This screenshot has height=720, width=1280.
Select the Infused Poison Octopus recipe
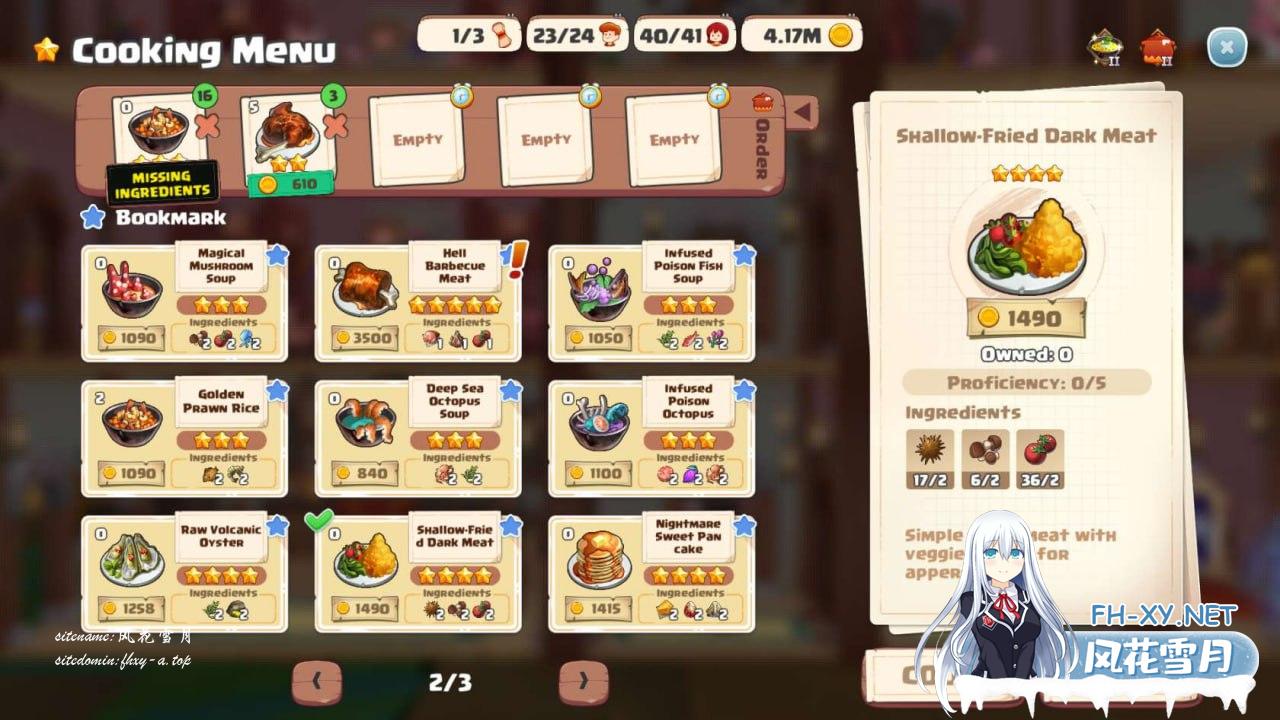coord(652,438)
